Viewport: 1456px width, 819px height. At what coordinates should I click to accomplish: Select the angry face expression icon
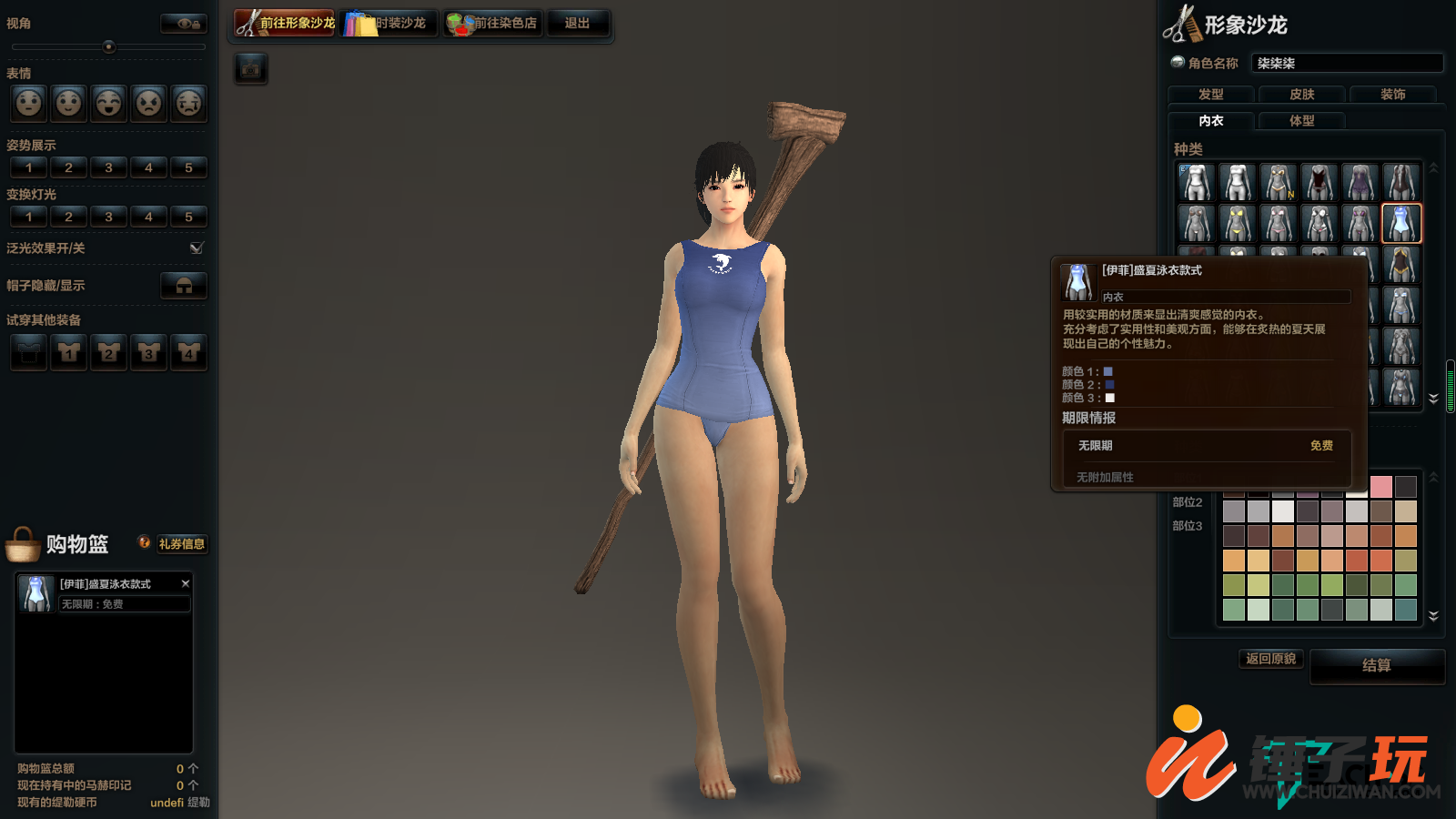pos(149,103)
